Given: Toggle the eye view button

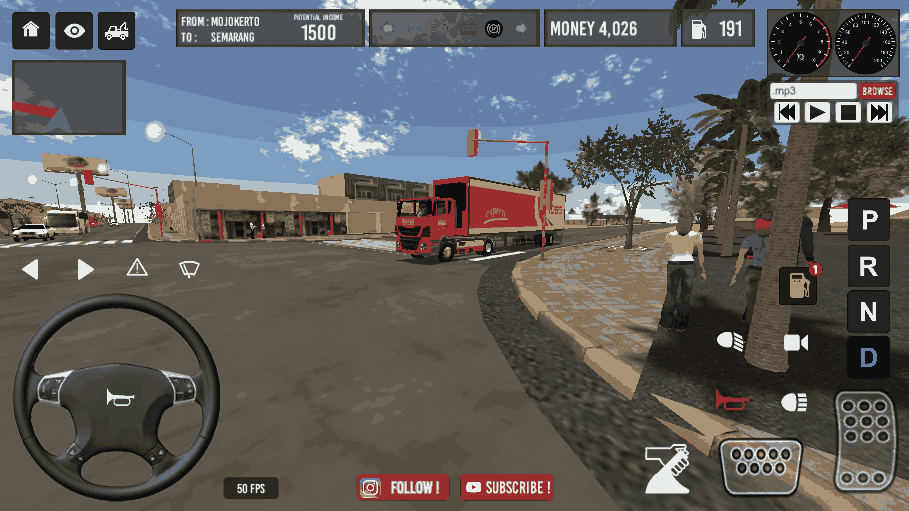Looking at the screenshot, I should point(74,30).
